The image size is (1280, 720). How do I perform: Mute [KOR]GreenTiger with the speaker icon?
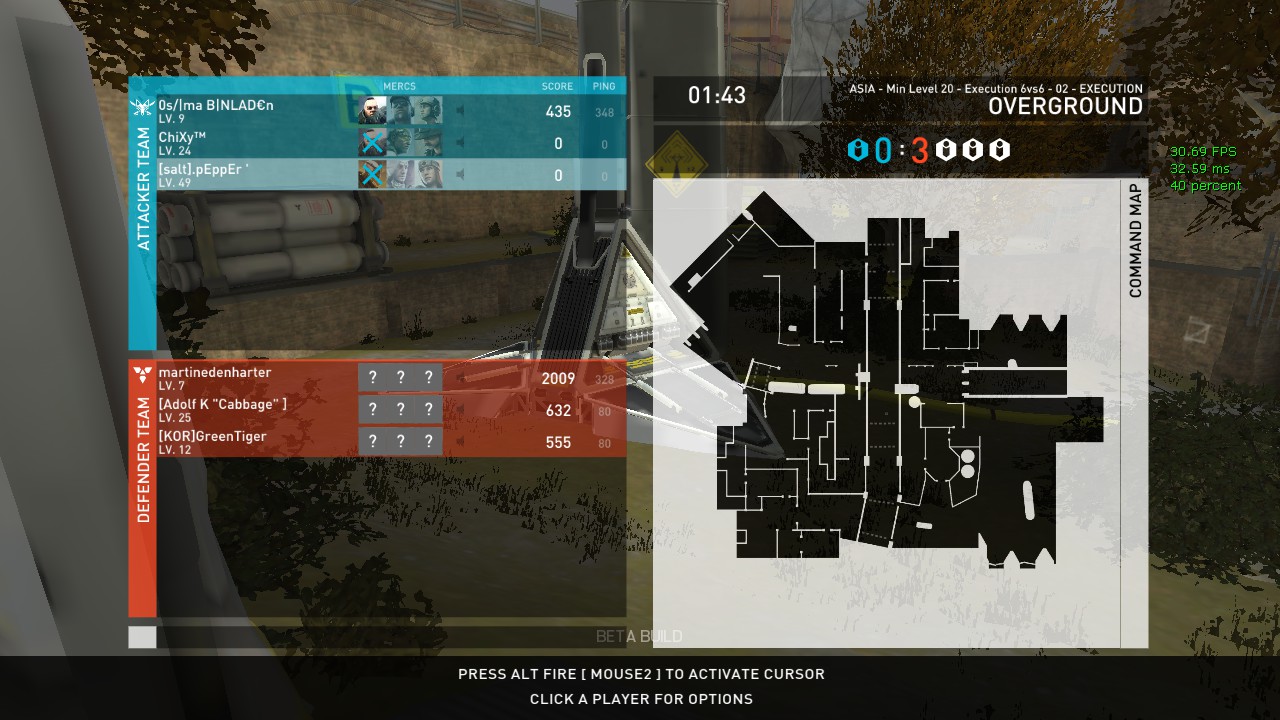coord(460,442)
